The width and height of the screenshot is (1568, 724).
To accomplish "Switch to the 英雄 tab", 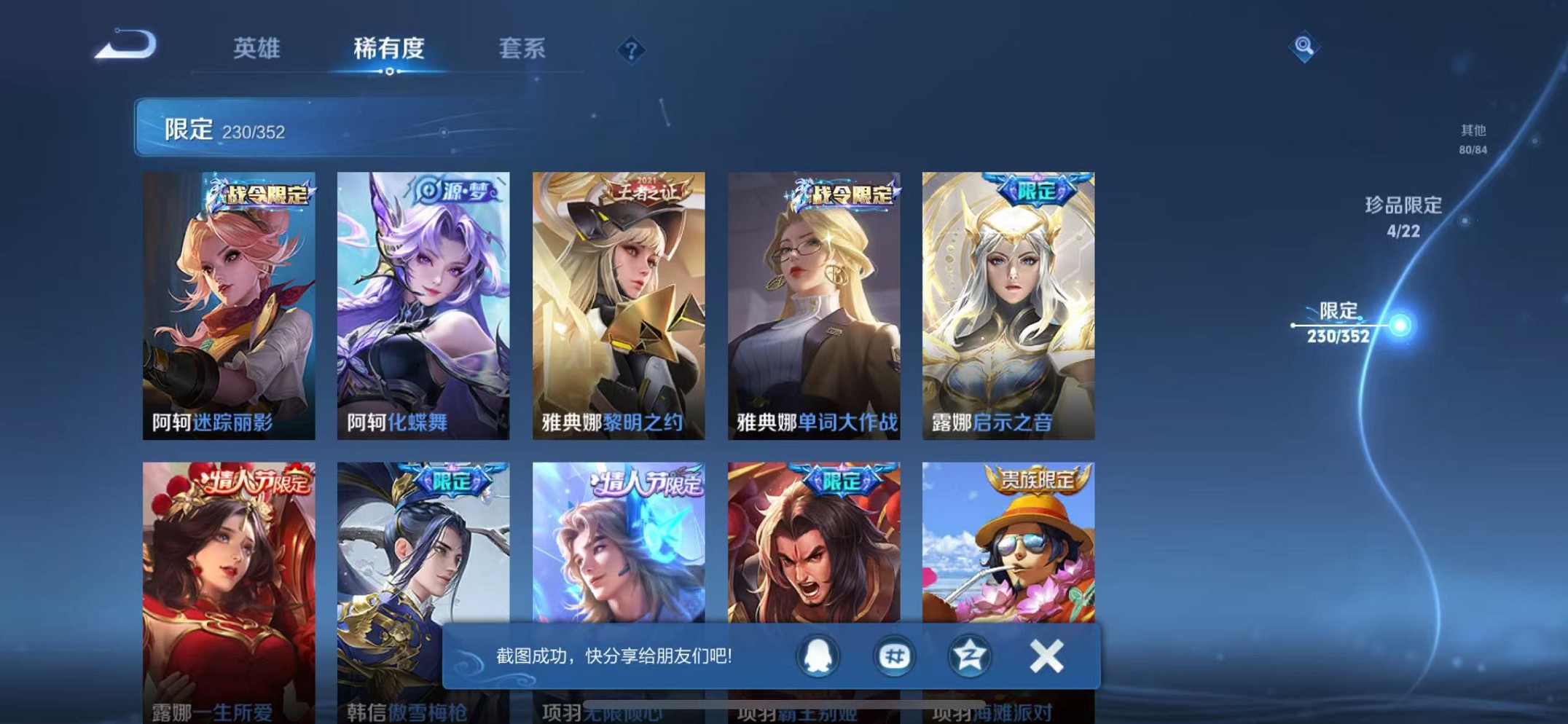I will click(x=256, y=50).
